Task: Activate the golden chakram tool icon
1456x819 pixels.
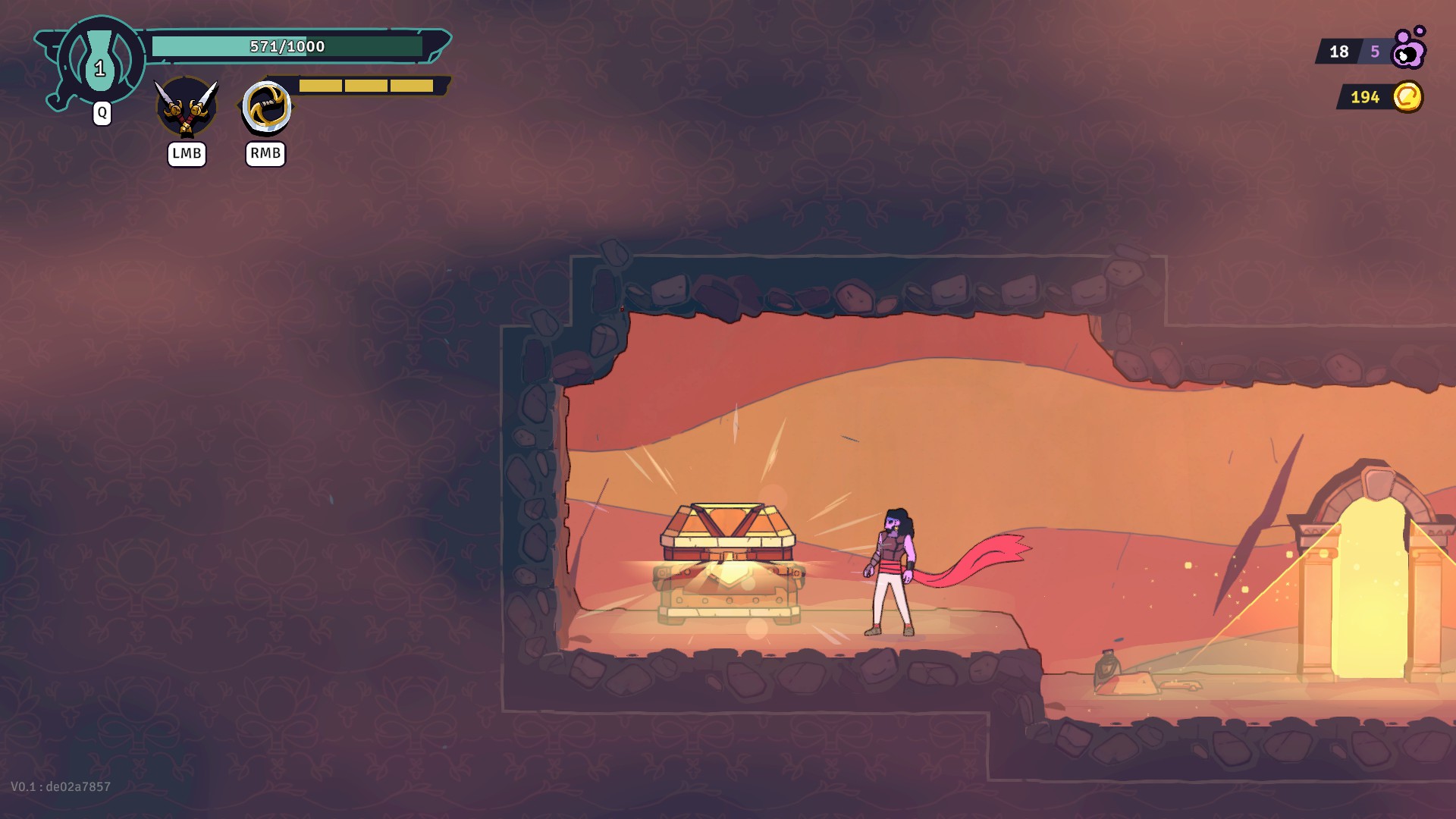Action: click(x=266, y=107)
